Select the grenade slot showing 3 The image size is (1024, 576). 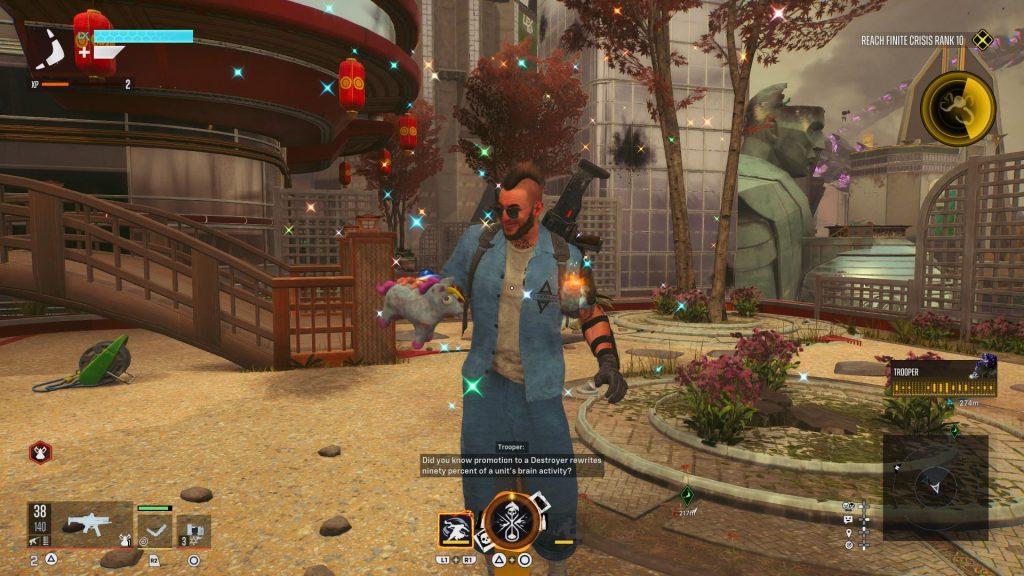[x=194, y=531]
